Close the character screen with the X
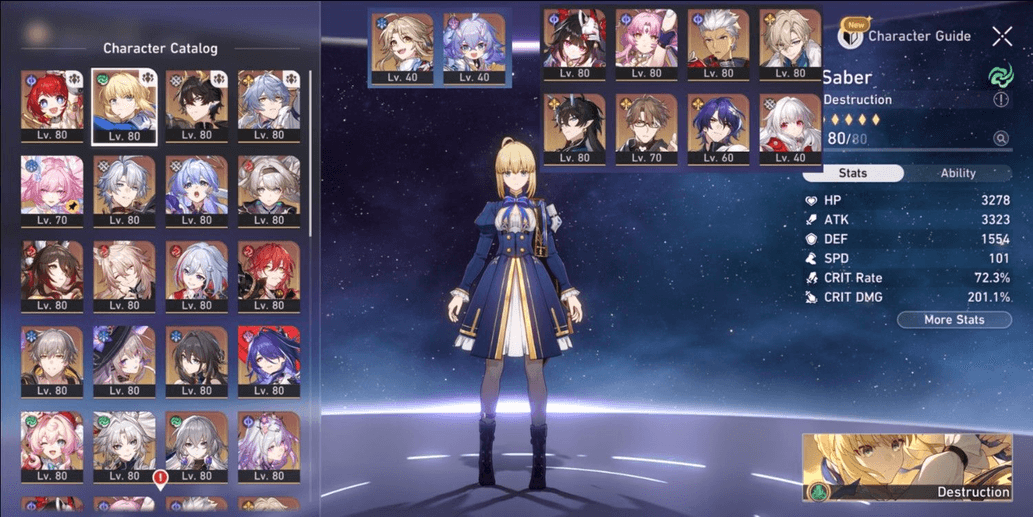Screen dimensions: 1033x517 (x=1002, y=37)
